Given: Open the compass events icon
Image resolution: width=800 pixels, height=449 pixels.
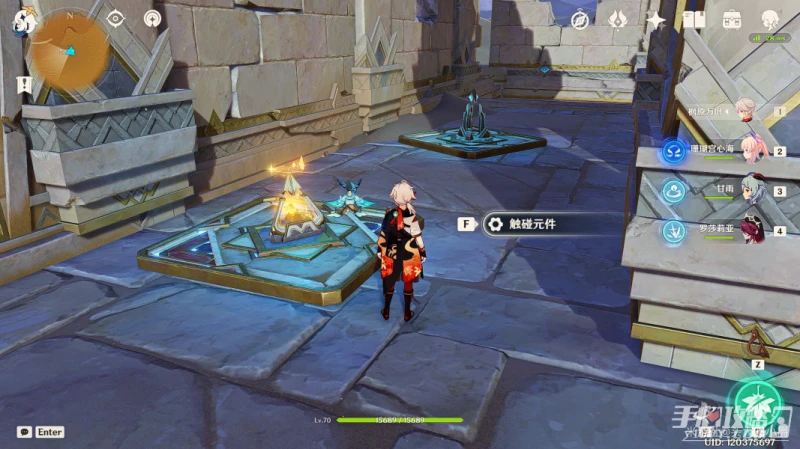Looking at the screenshot, I should click(580, 19).
